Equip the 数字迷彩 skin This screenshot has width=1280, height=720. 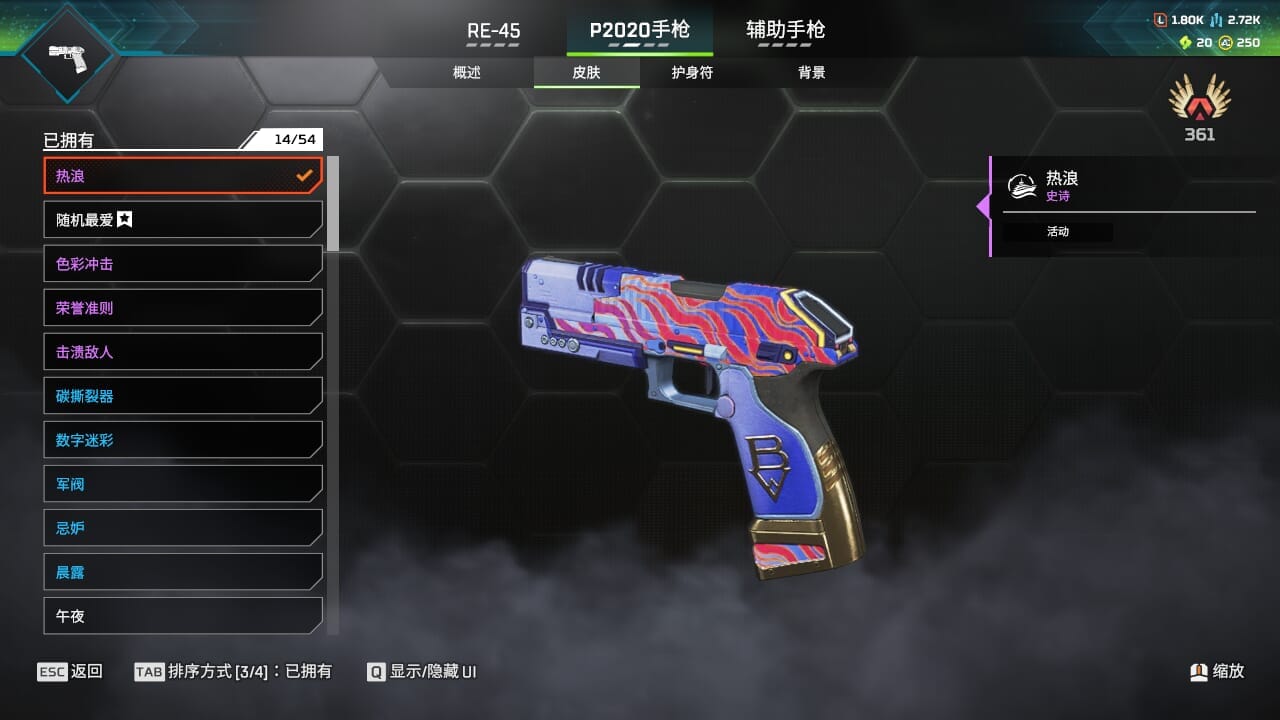tap(183, 440)
